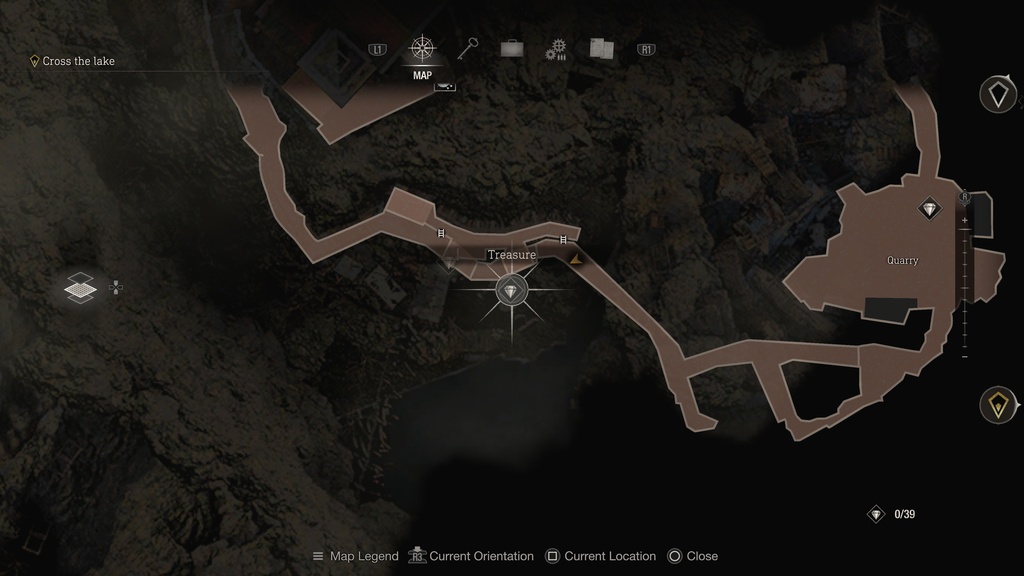Select the highlighted Treasure marker on map

coord(513,291)
